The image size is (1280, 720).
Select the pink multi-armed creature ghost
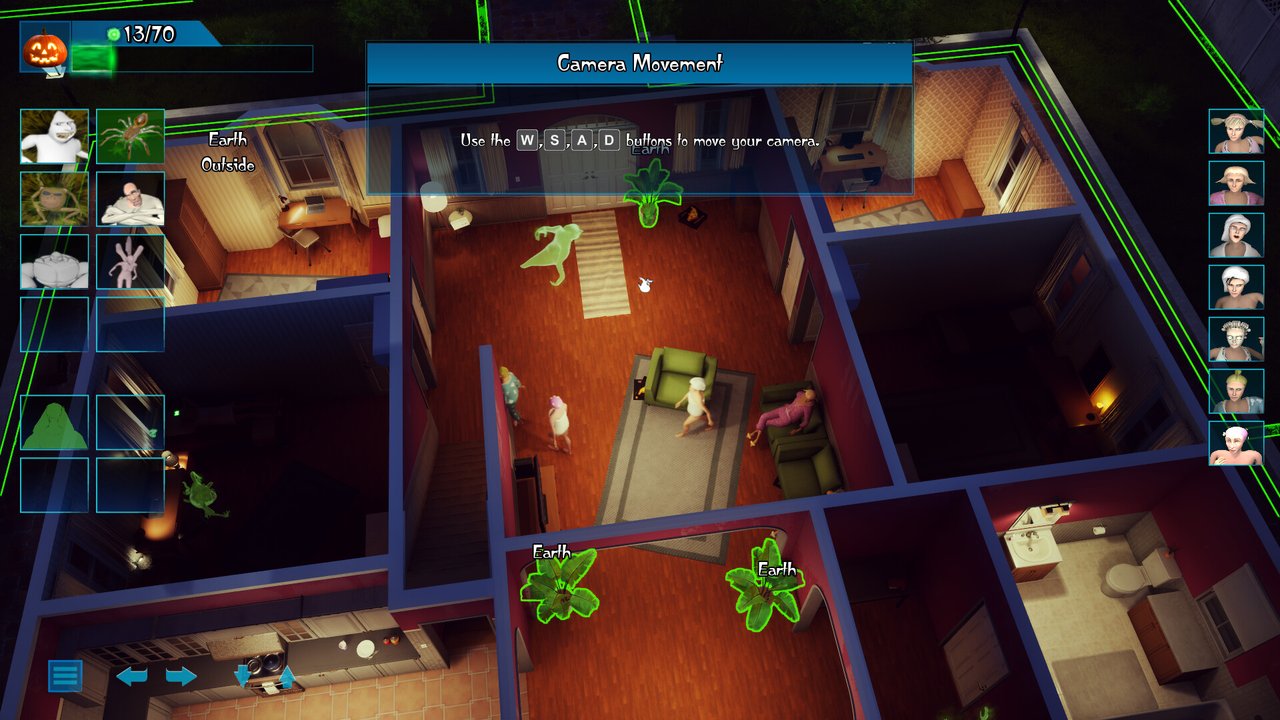click(x=130, y=262)
